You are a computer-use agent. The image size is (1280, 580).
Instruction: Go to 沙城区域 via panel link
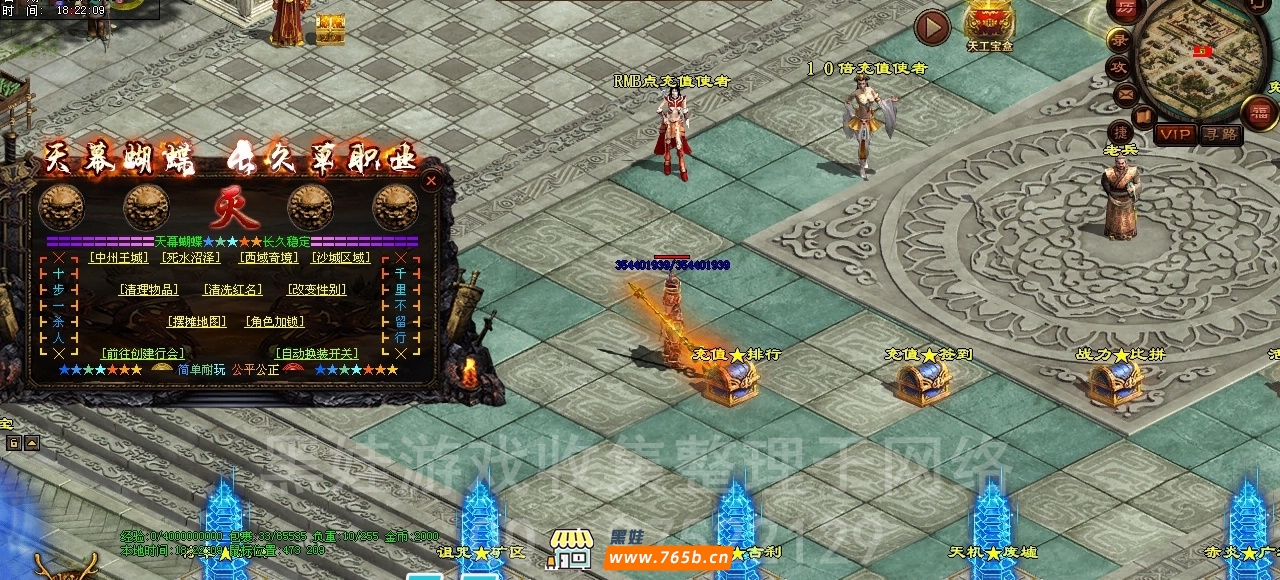point(340,258)
